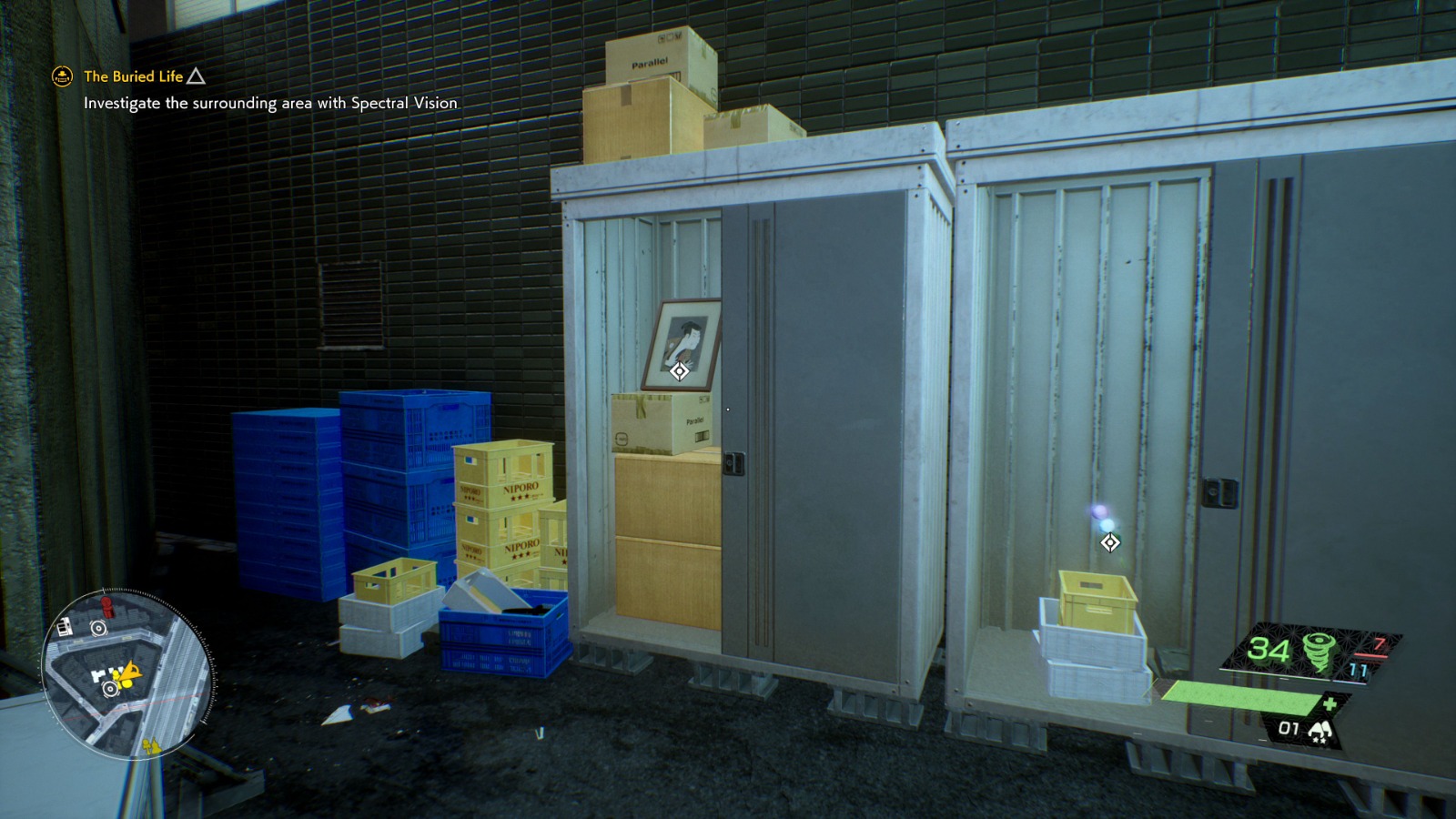This screenshot has width=1456, height=819.
Task: Select the starred food item icon above the 01 counter
Action: [x=1321, y=731]
